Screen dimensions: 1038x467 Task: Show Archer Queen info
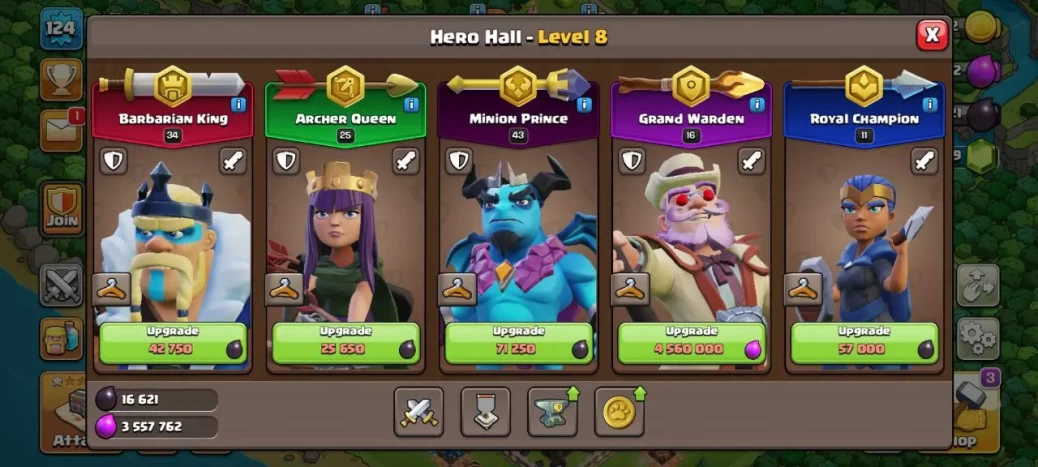click(412, 104)
